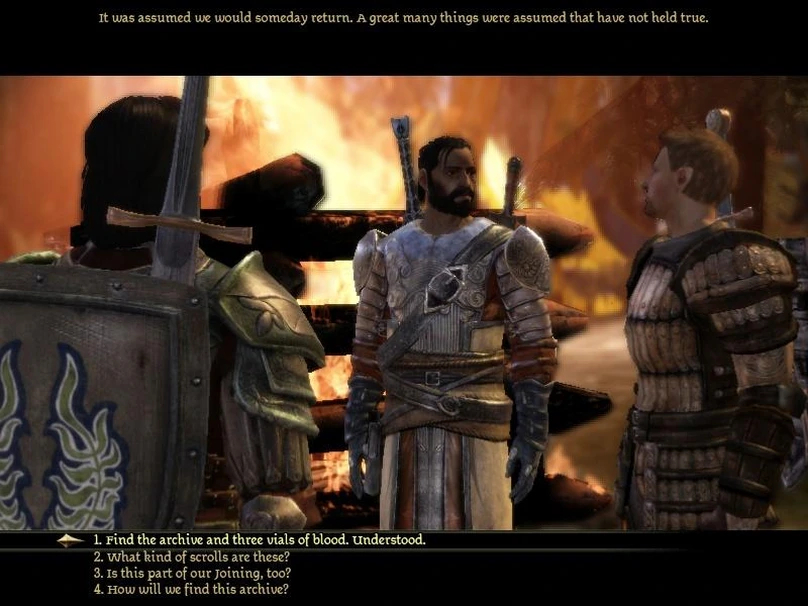Choose reply 'Find the archive and three vials of blood. Understood.'
808x606 pixels.
(x=259, y=540)
